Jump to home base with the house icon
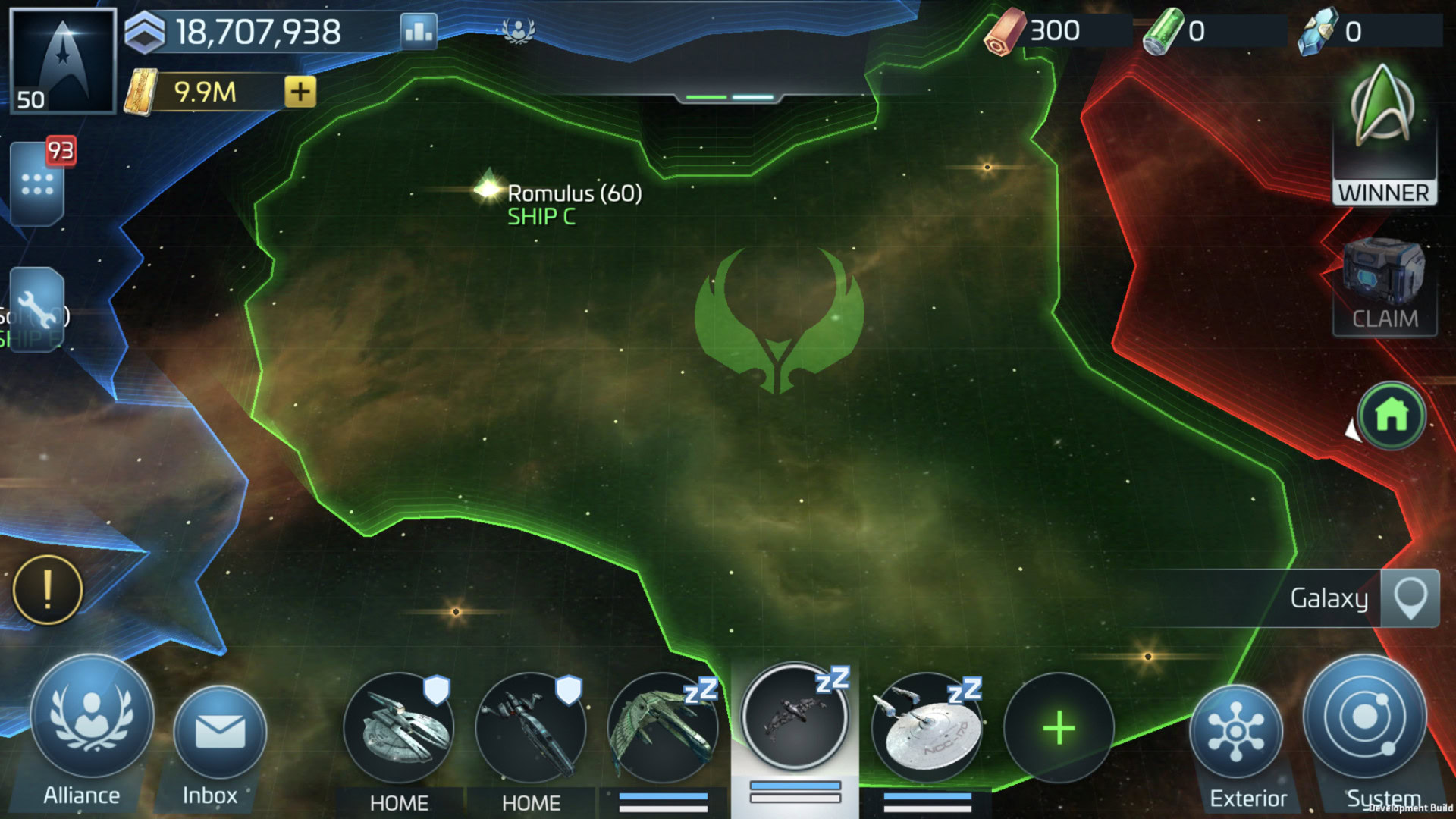1456x819 pixels. [1392, 416]
